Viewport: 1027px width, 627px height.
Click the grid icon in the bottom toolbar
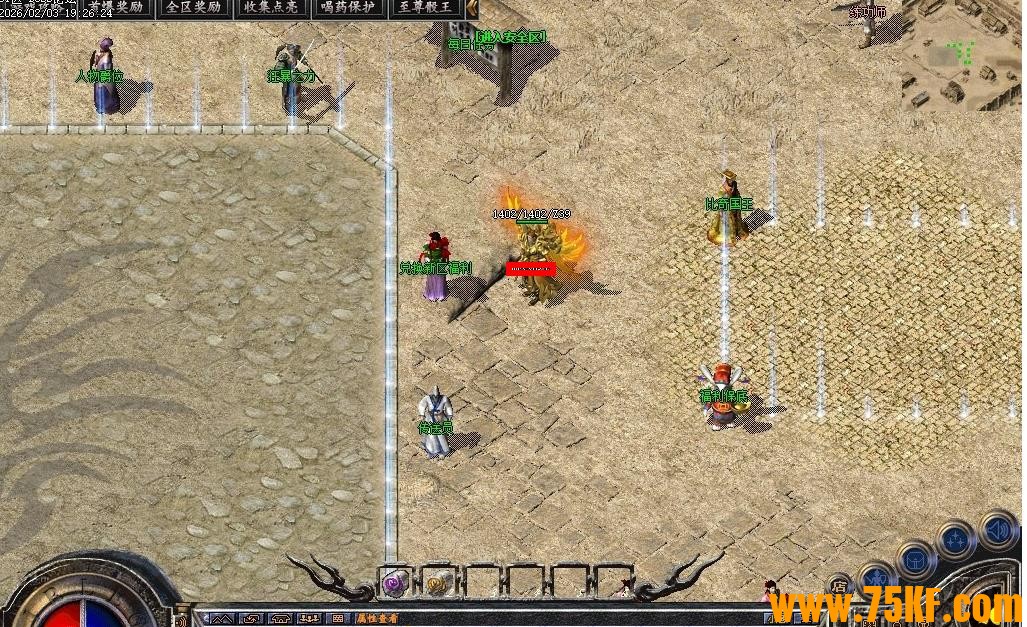click(x=337, y=619)
